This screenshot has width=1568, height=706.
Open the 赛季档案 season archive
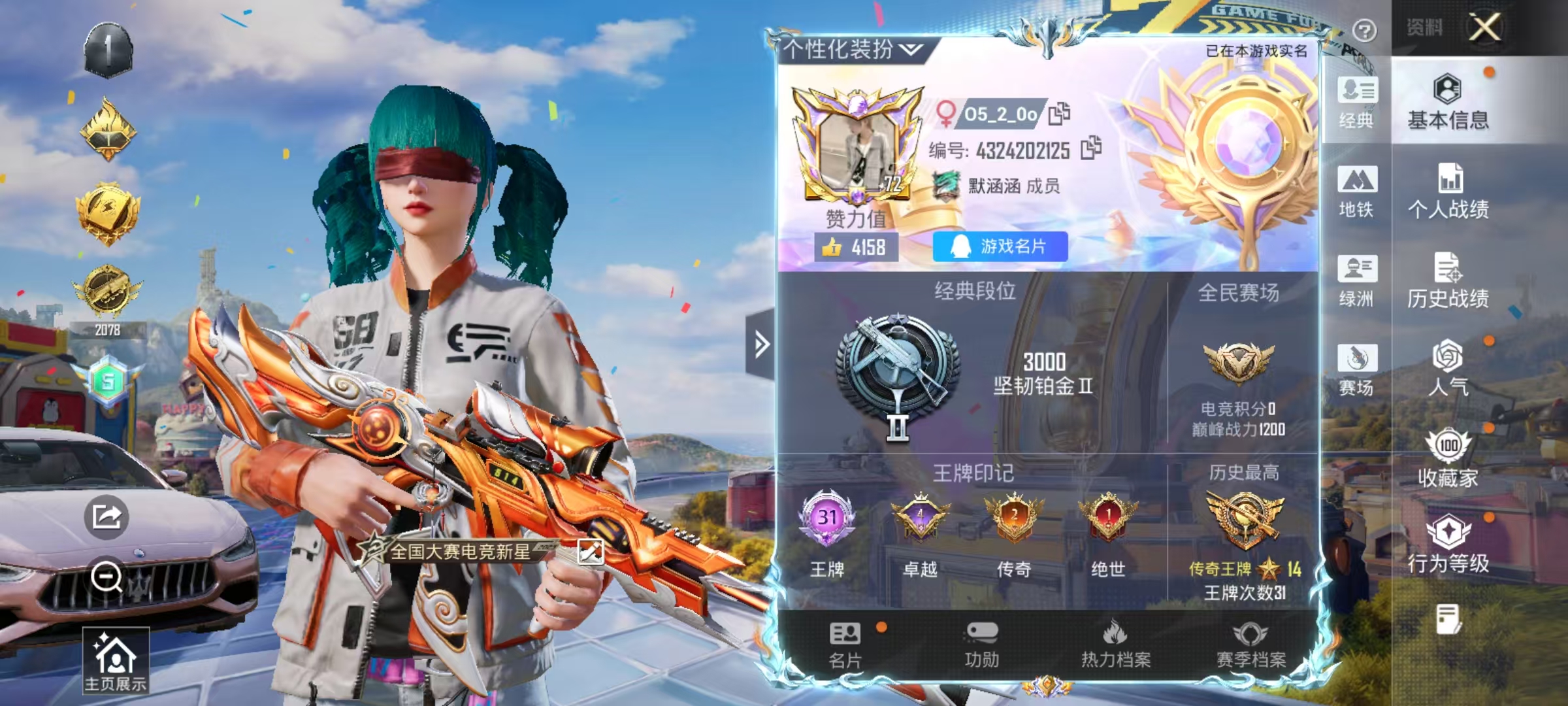(x=1250, y=645)
